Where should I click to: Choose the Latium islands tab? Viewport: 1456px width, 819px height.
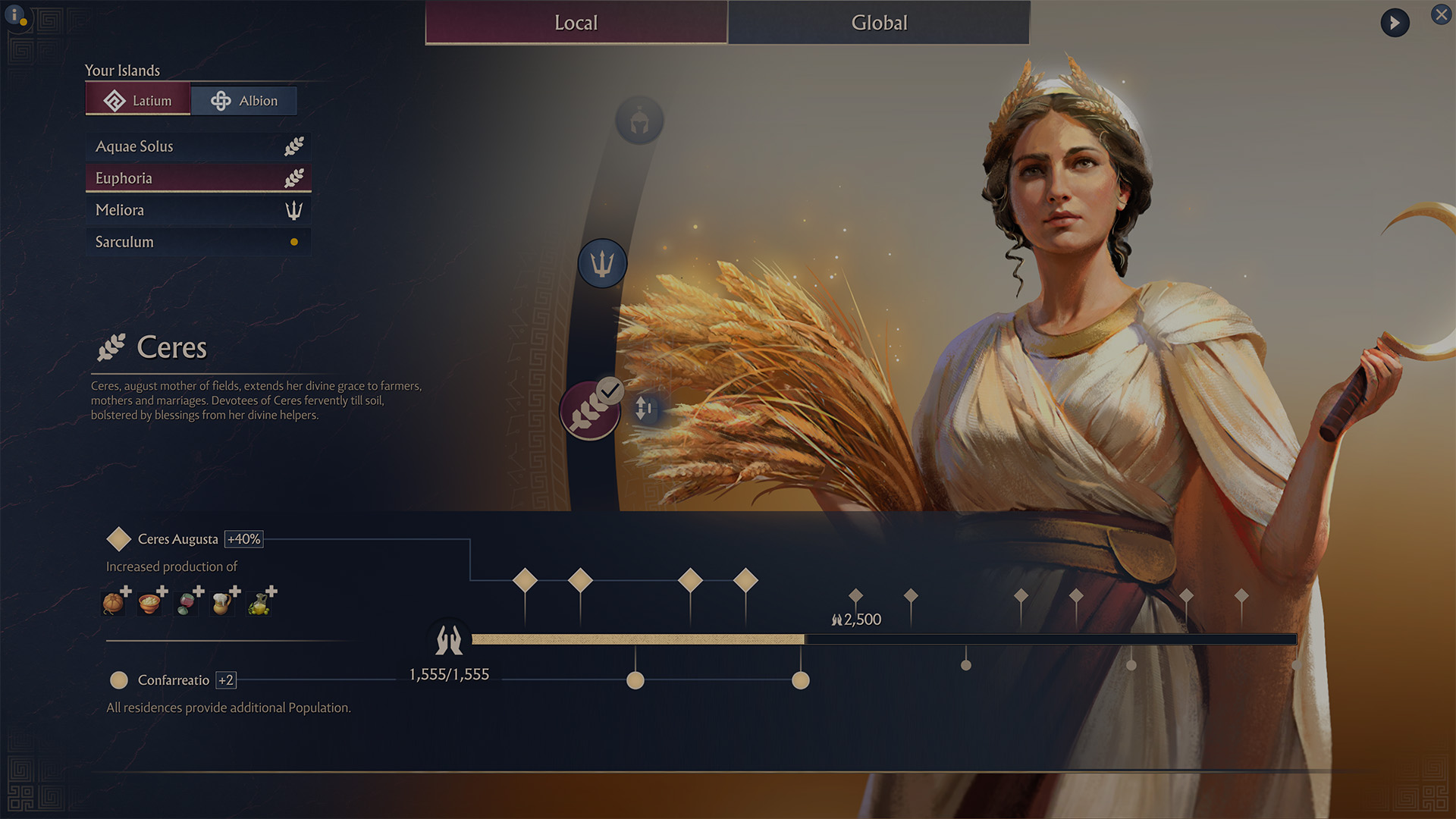pyautogui.click(x=138, y=100)
